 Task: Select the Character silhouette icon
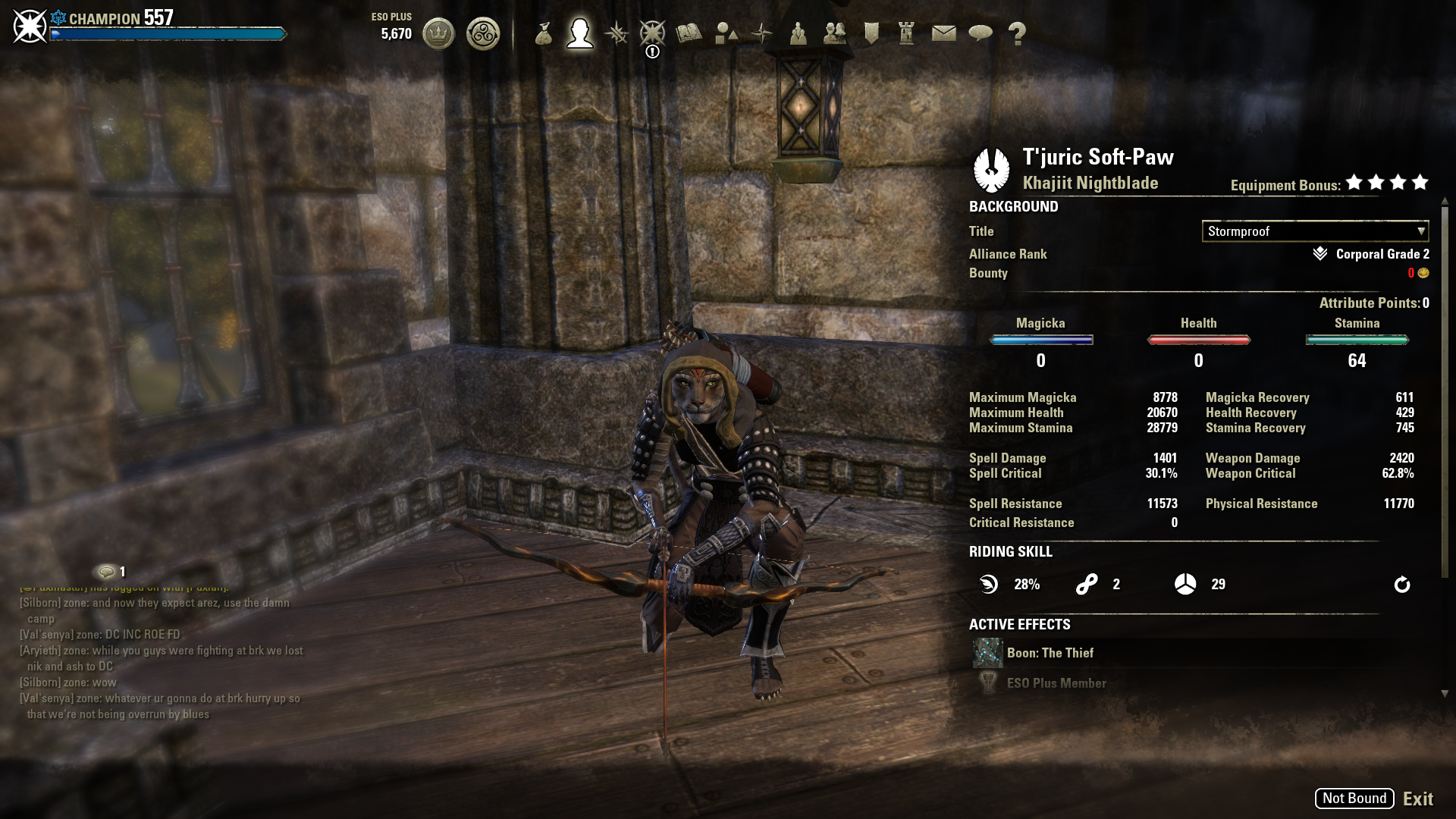tap(580, 33)
